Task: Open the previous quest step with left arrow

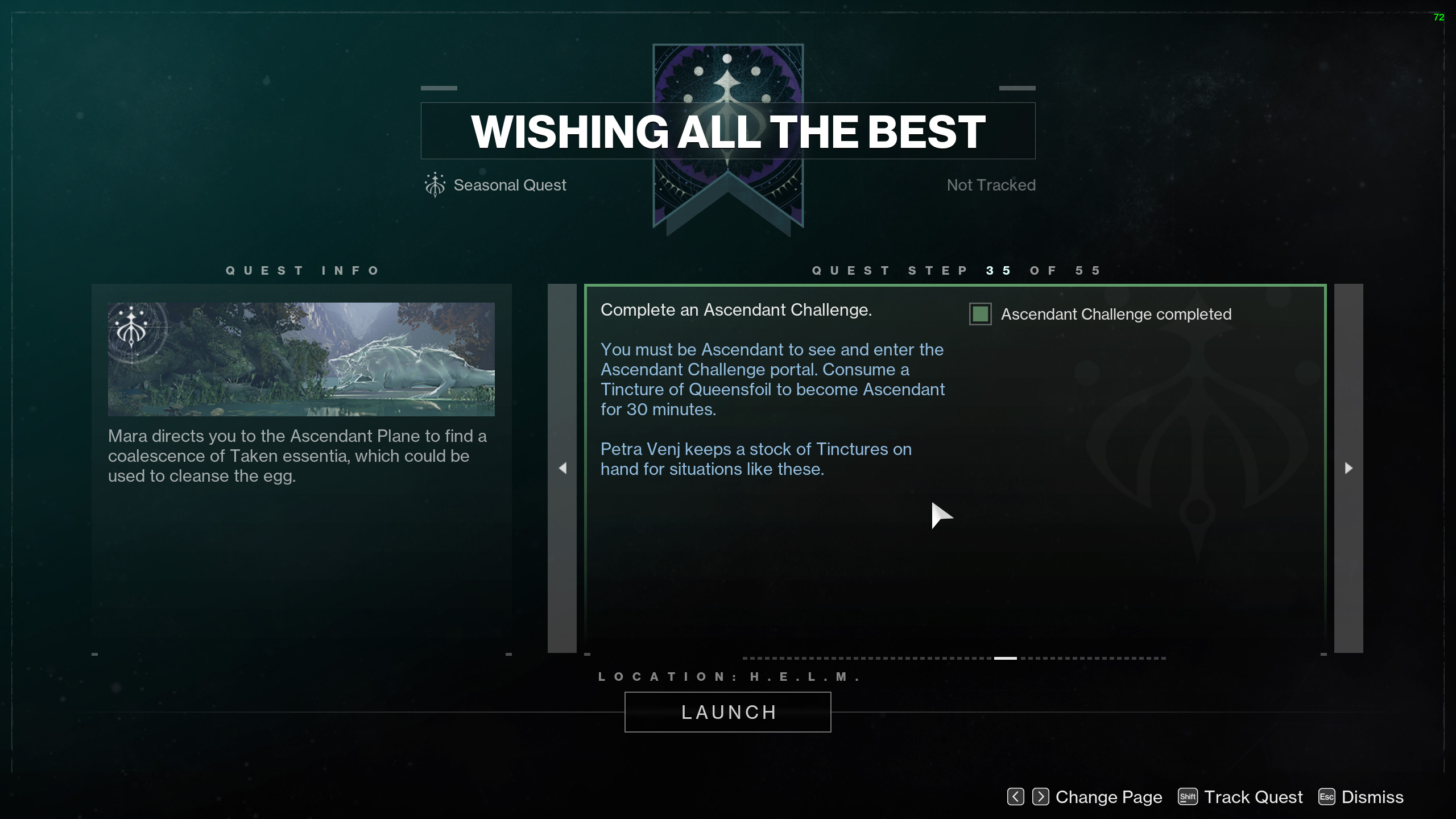Action: 562,468
